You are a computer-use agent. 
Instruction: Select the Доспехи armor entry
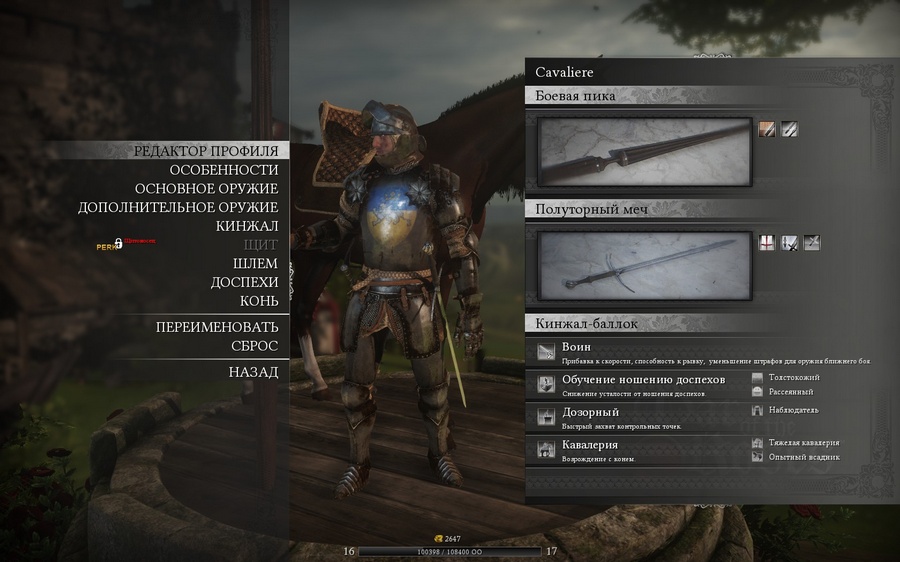244,282
